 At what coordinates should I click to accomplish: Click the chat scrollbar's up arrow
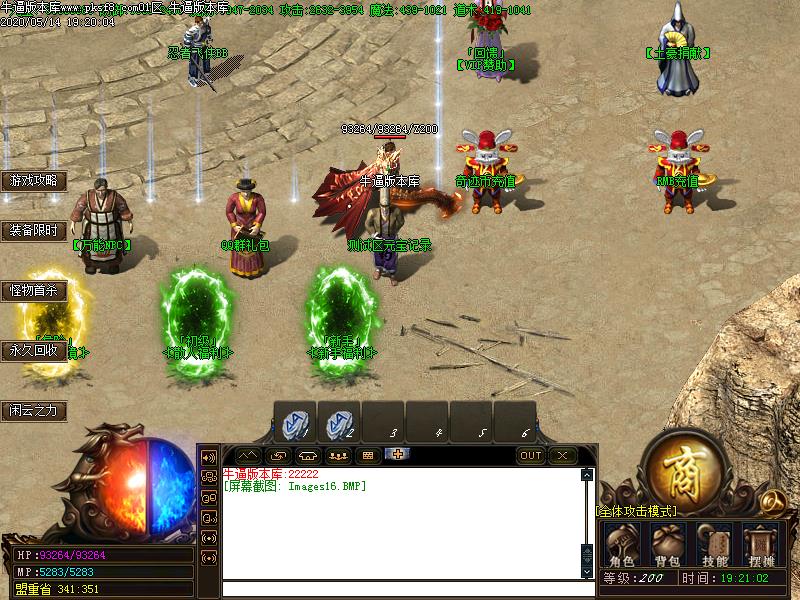coord(587,475)
